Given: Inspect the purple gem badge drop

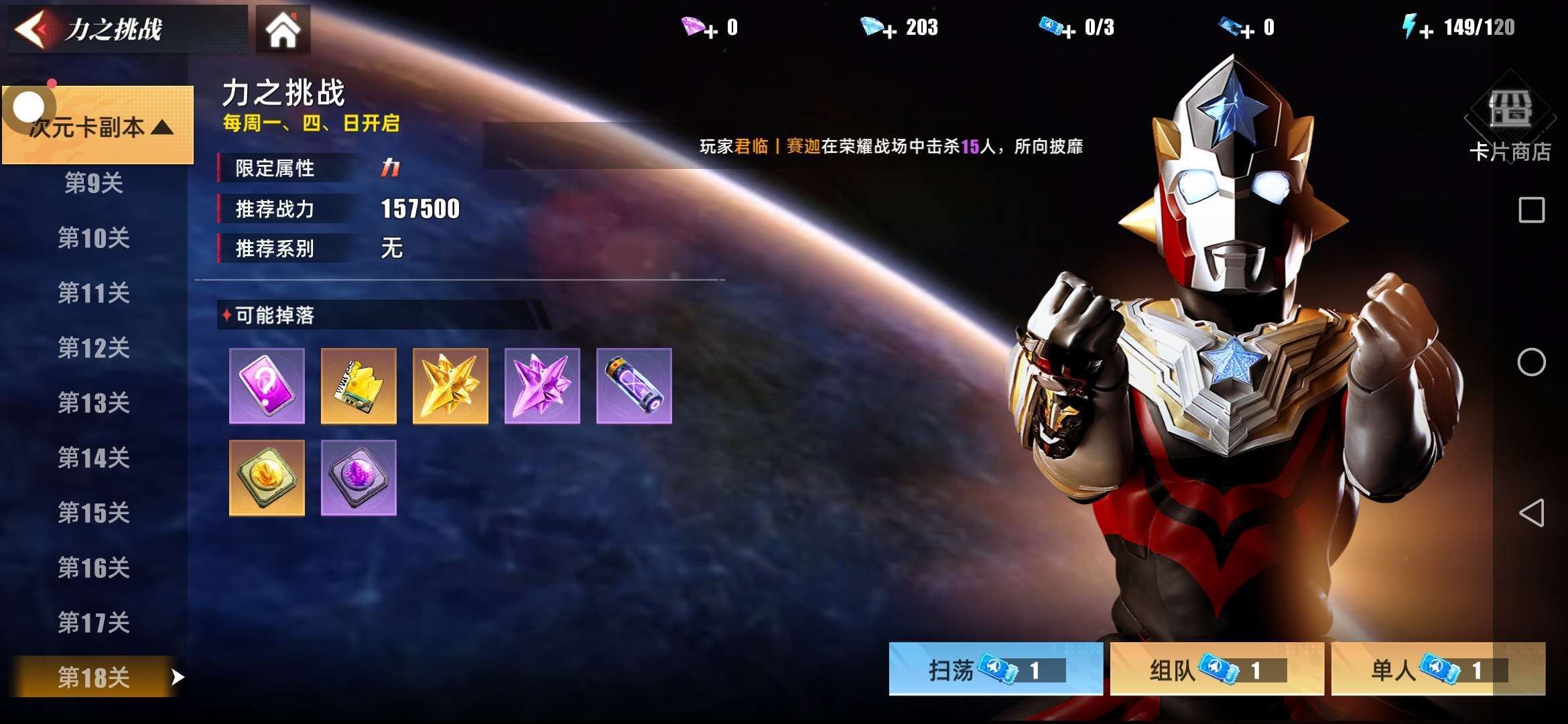Looking at the screenshot, I should 358,477.
